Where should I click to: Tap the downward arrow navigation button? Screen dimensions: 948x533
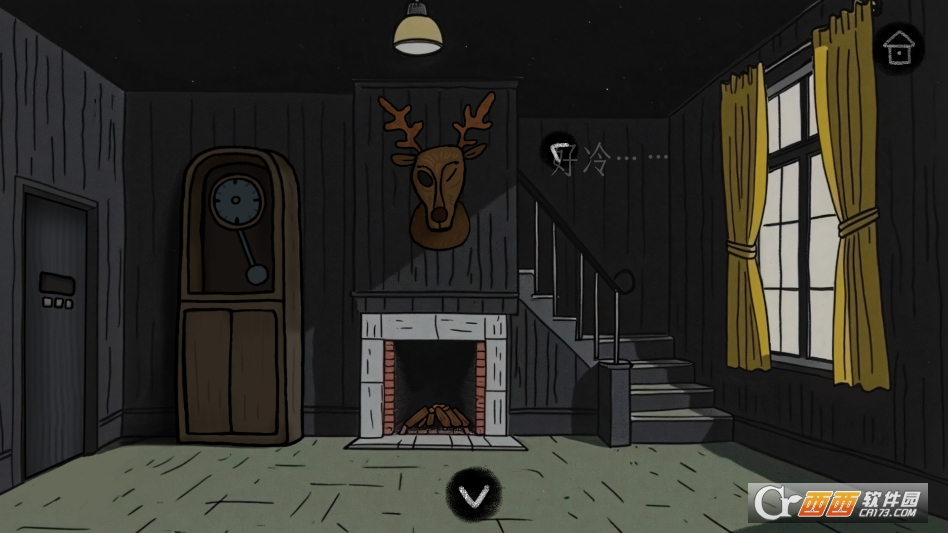point(473,492)
